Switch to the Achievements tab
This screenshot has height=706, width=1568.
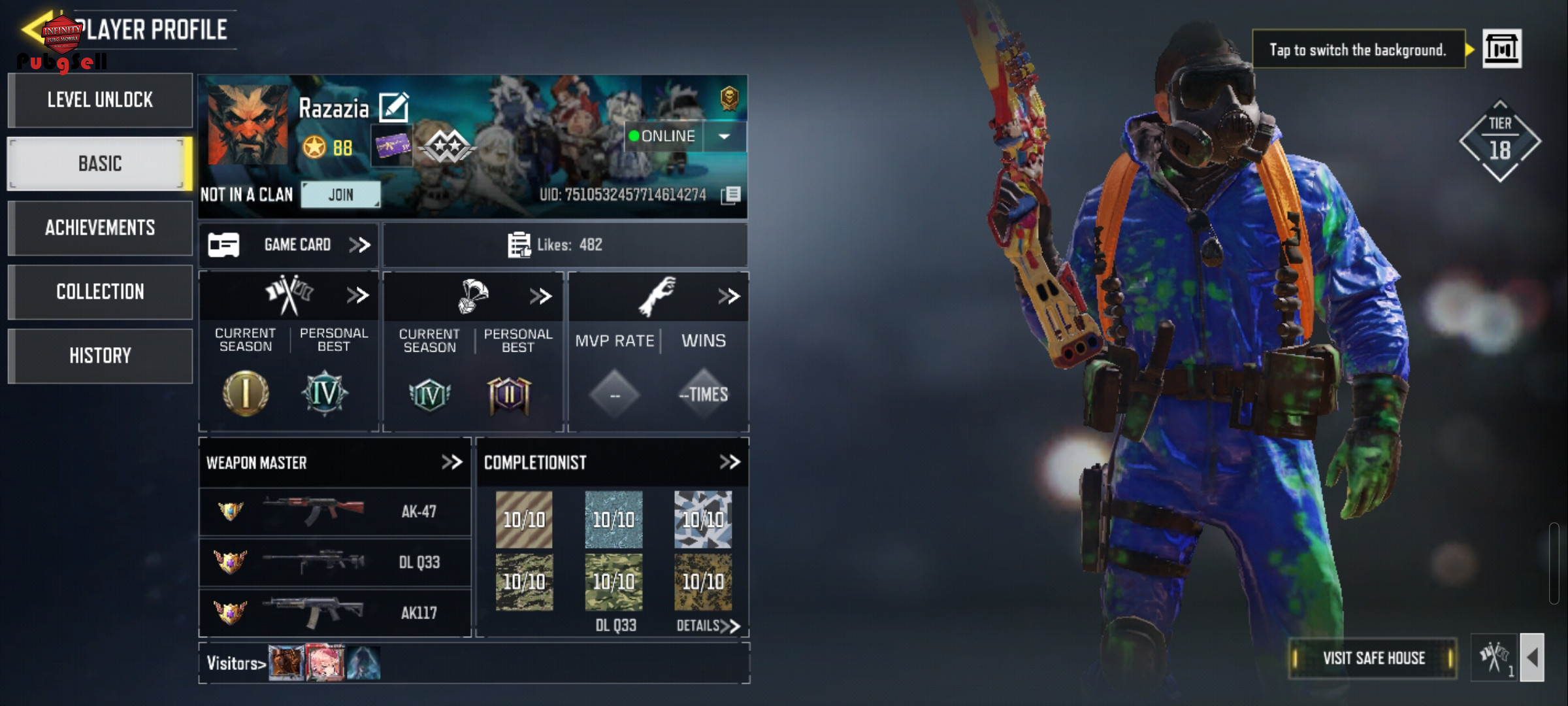[x=100, y=227]
